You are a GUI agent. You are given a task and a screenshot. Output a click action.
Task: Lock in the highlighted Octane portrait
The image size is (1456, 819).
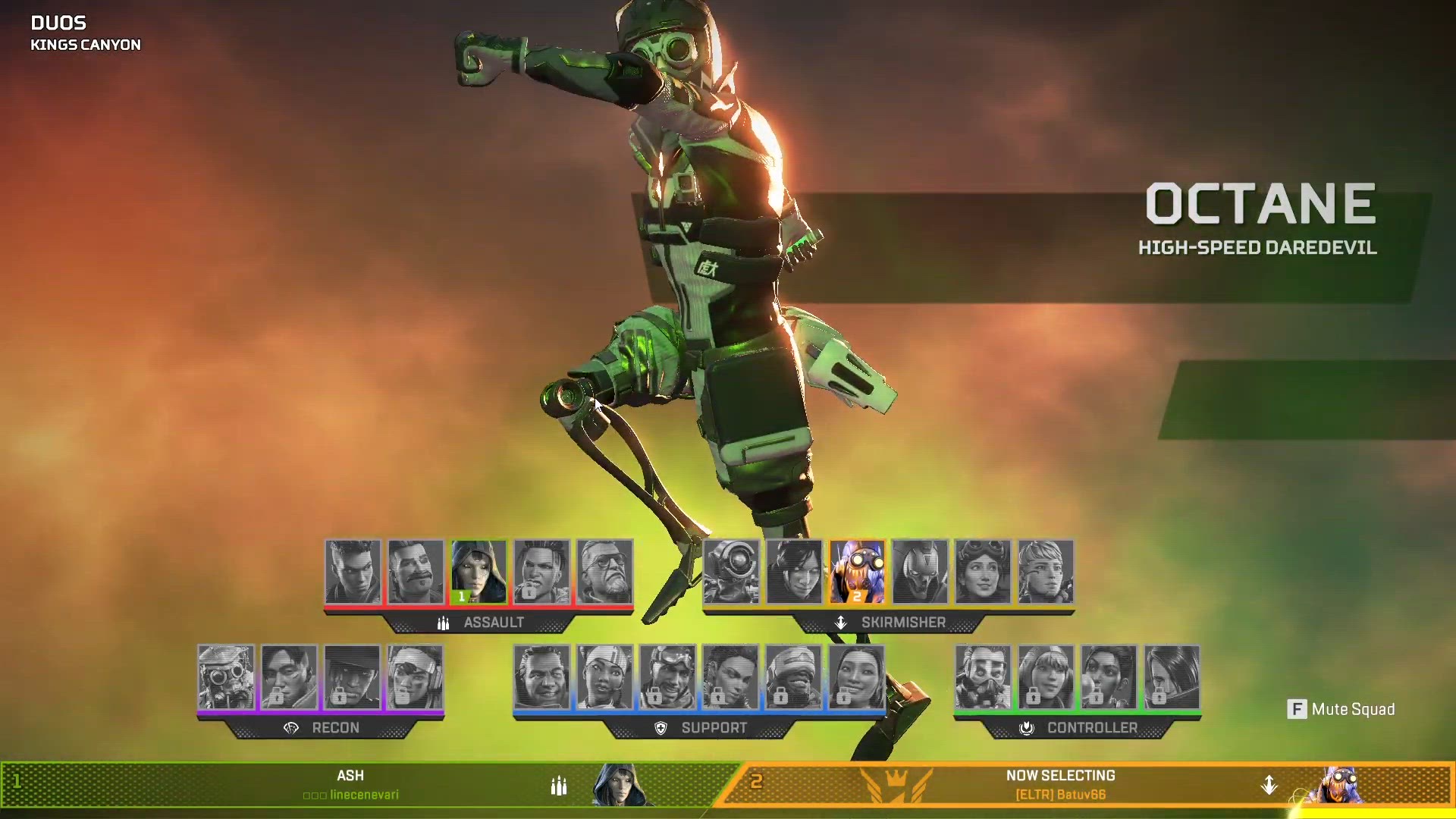[857, 572]
